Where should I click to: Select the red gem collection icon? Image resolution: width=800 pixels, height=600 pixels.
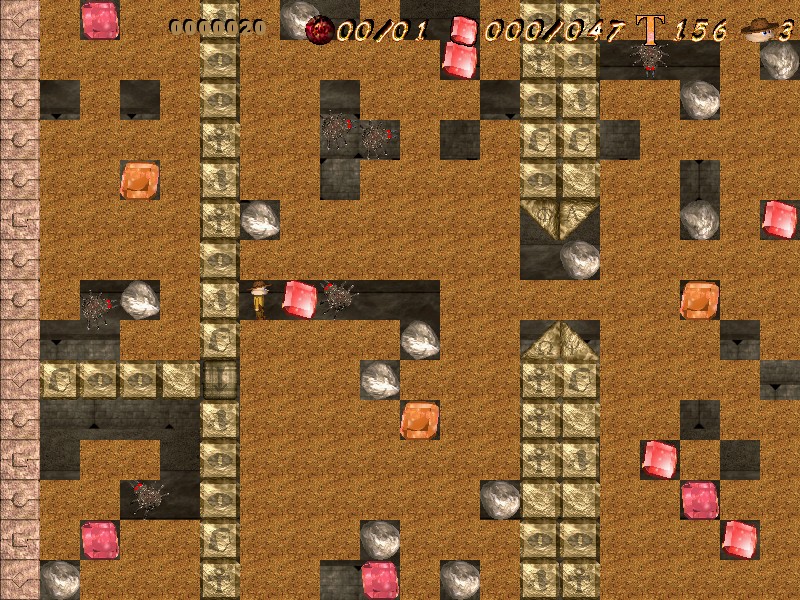463,30
